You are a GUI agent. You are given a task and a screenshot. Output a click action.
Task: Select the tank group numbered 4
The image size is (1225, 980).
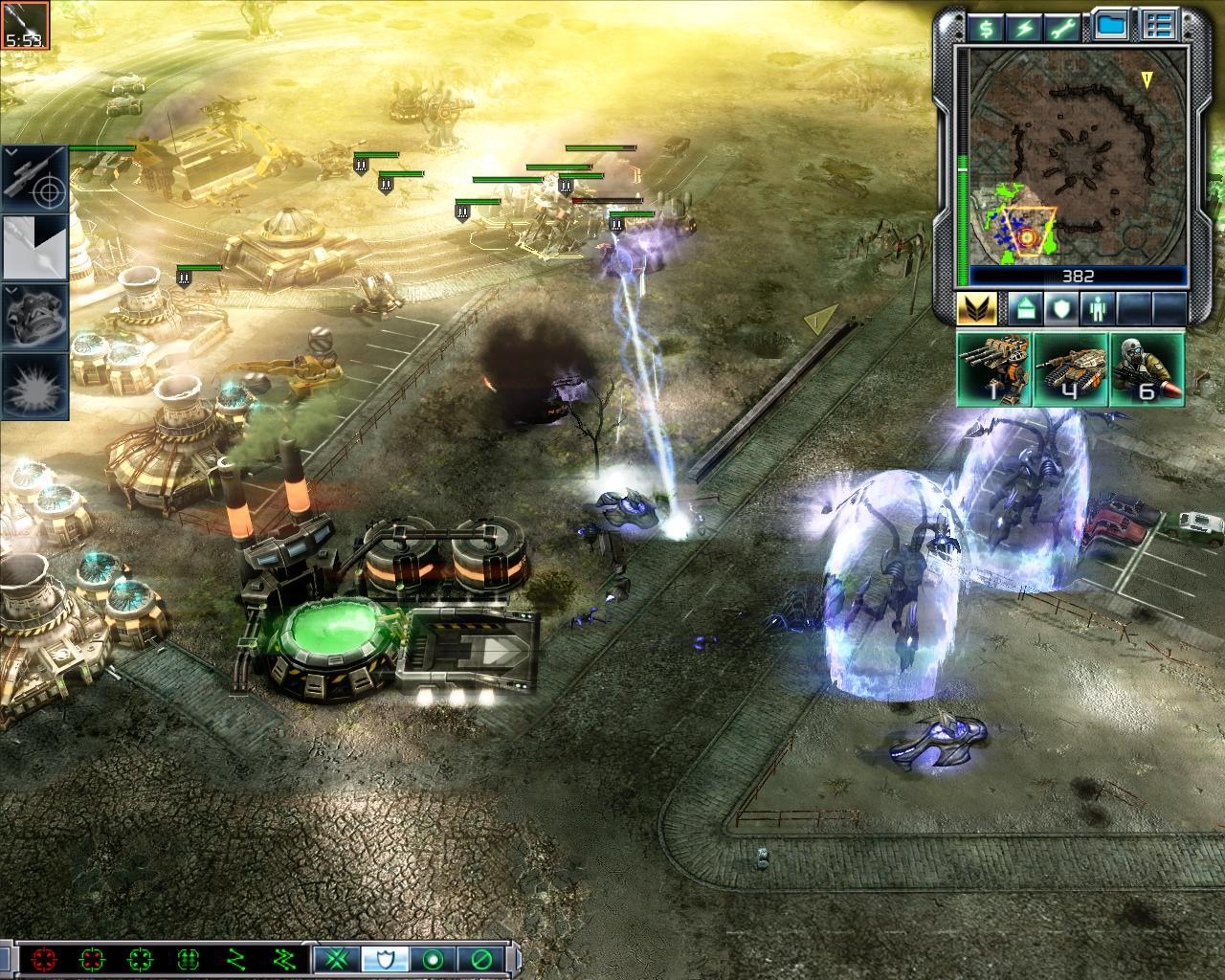coord(1070,368)
